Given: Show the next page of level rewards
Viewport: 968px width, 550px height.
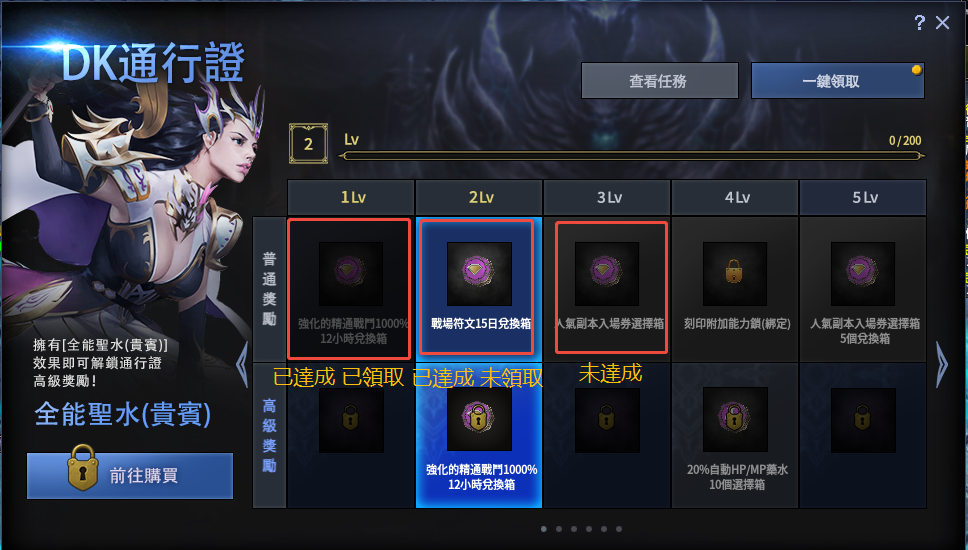Looking at the screenshot, I should point(941,364).
